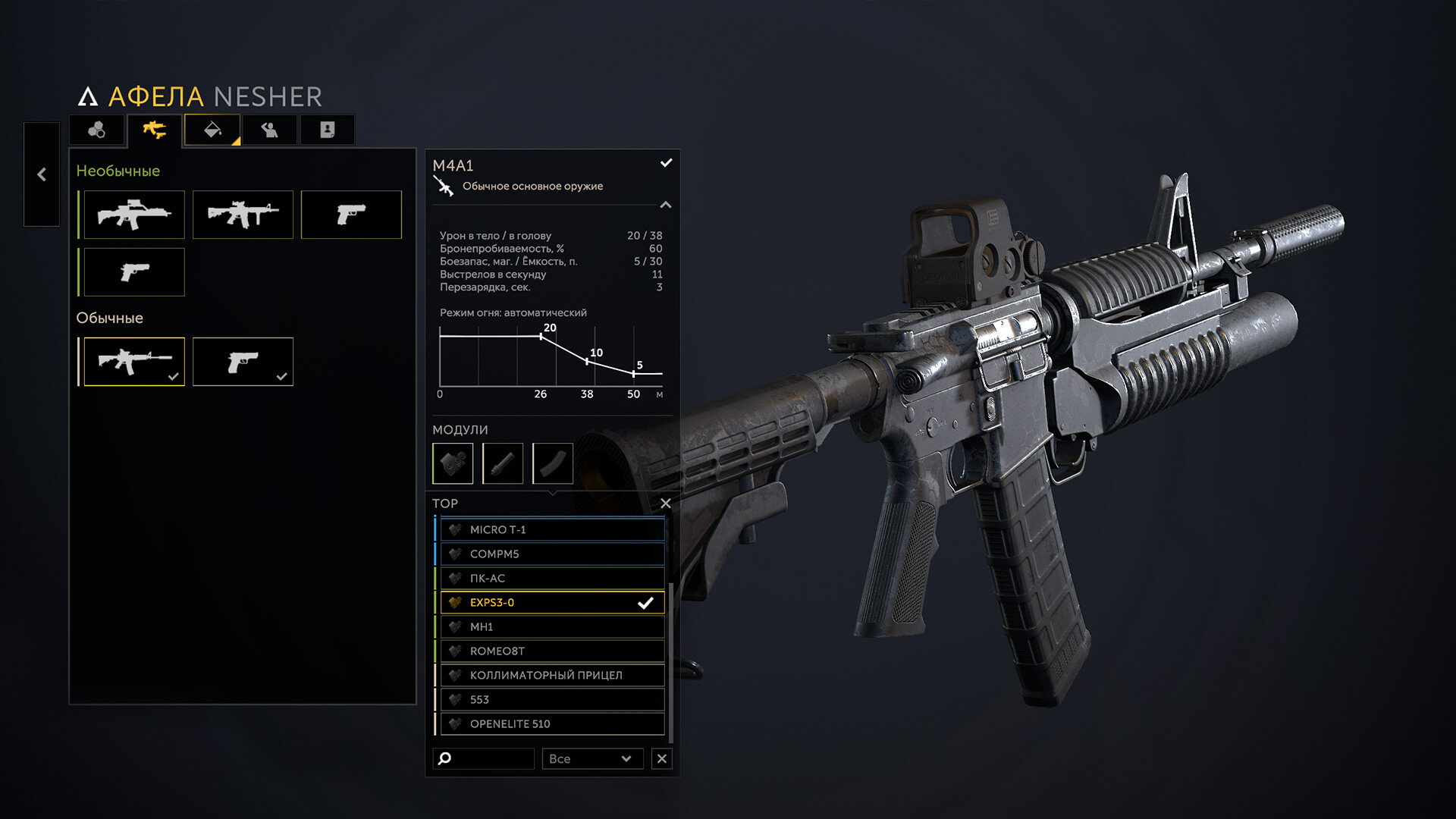
Task: Select the ПК-АС sight
Action: 552,579
